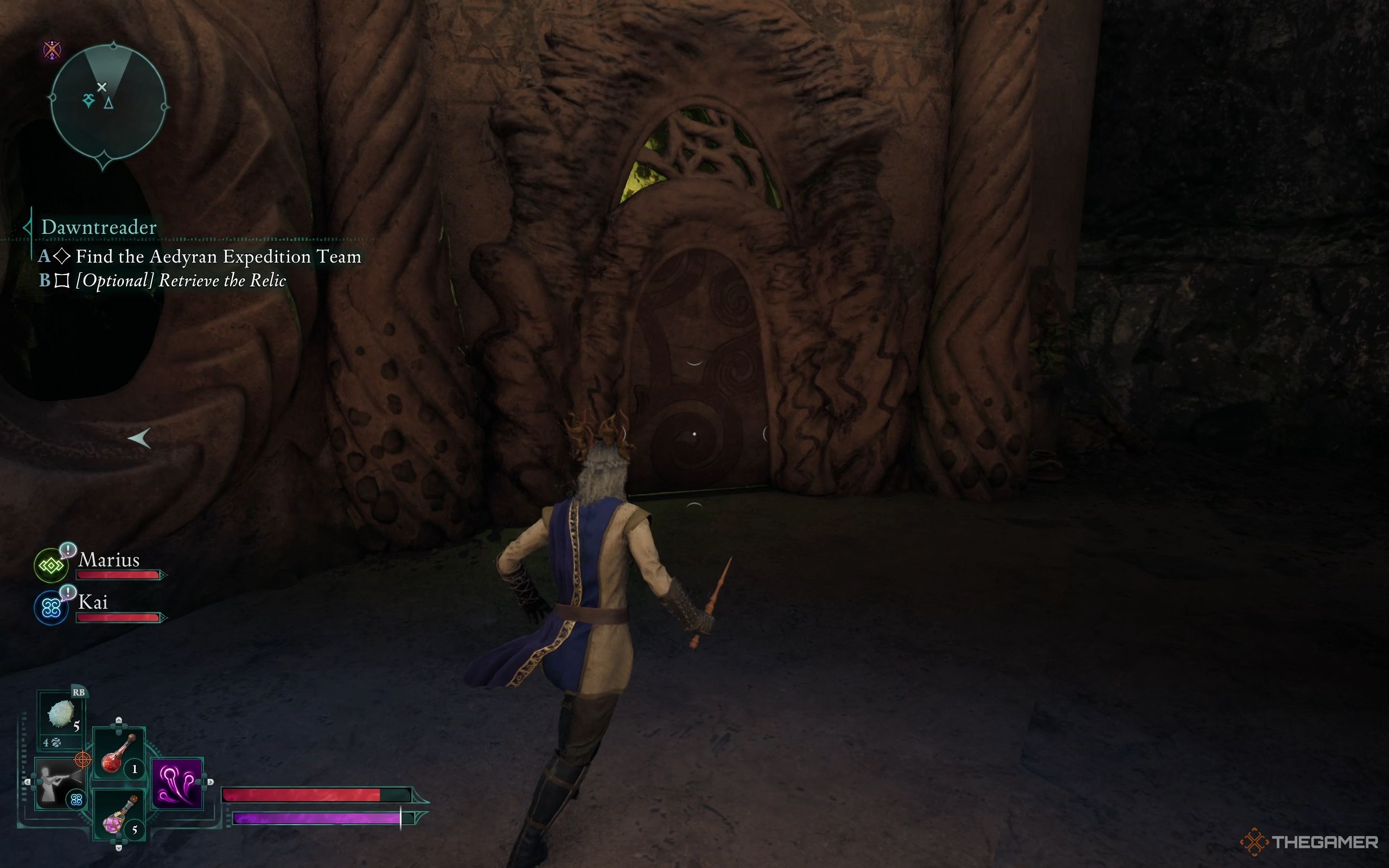Click the crossed-out status icon beside the minimap

click(52, 50)
